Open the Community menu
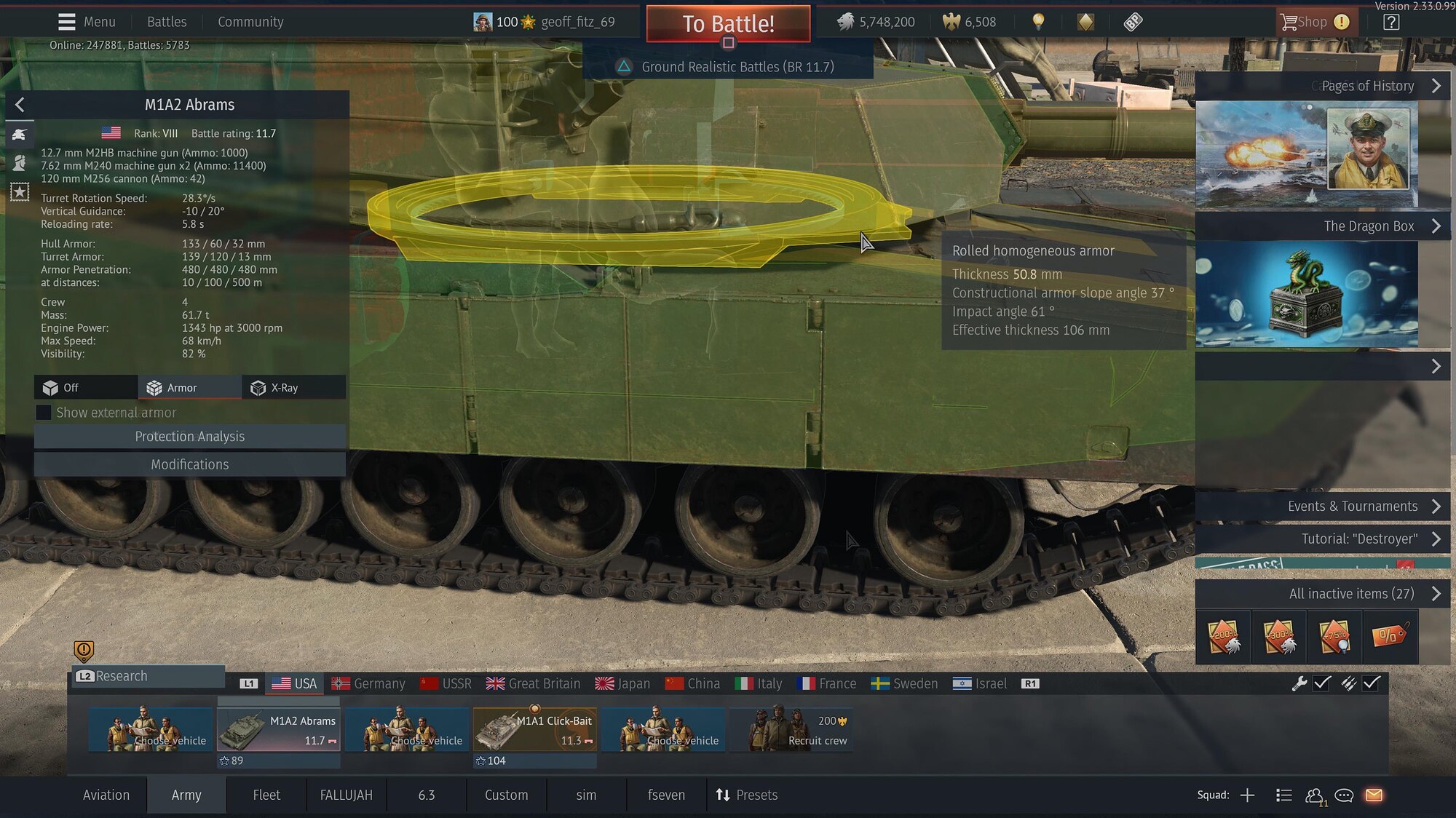This screenshot has width=1456, height=818. (250, 22)
